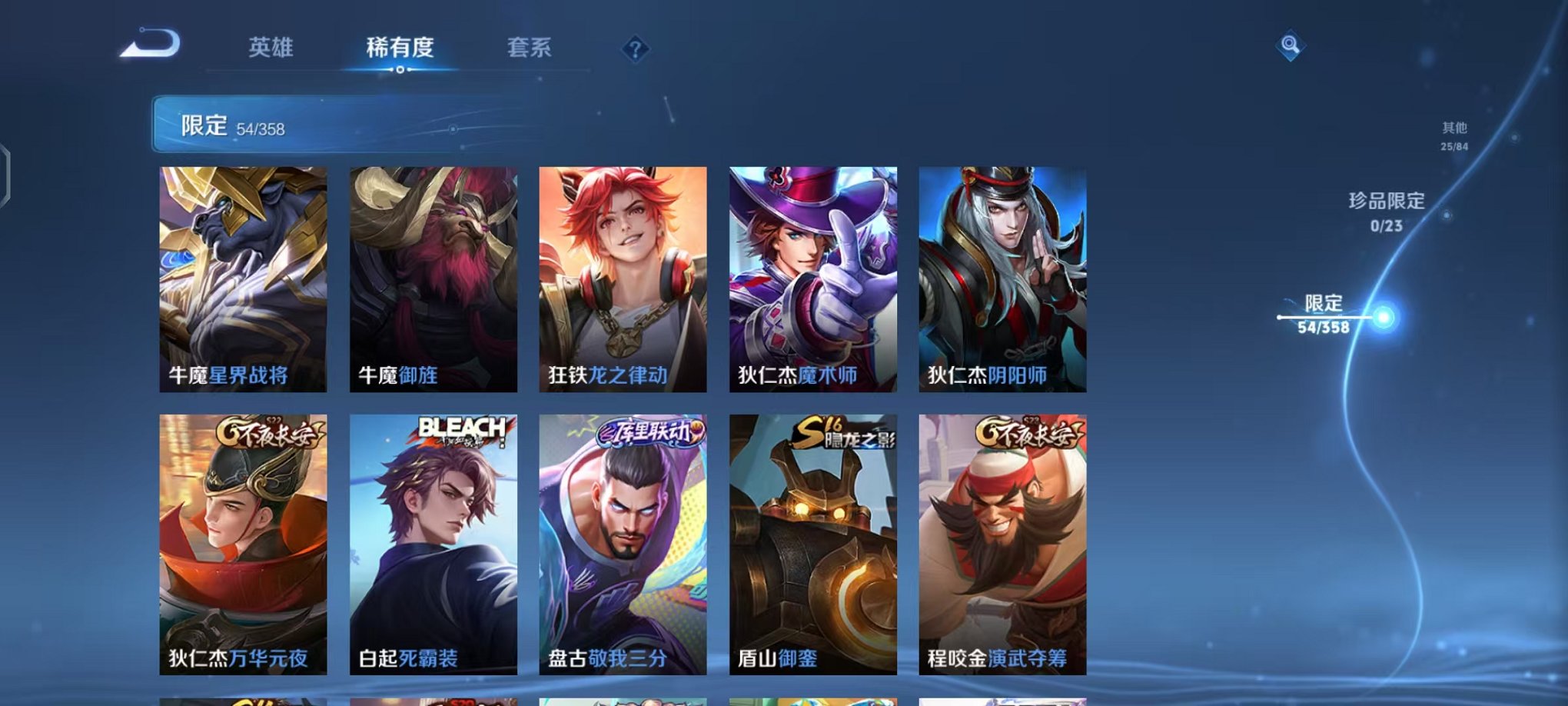This screenshot has width=1568, height=706.
Task: Select the 稀有度 tab
Action: click(x=400, y=48)
